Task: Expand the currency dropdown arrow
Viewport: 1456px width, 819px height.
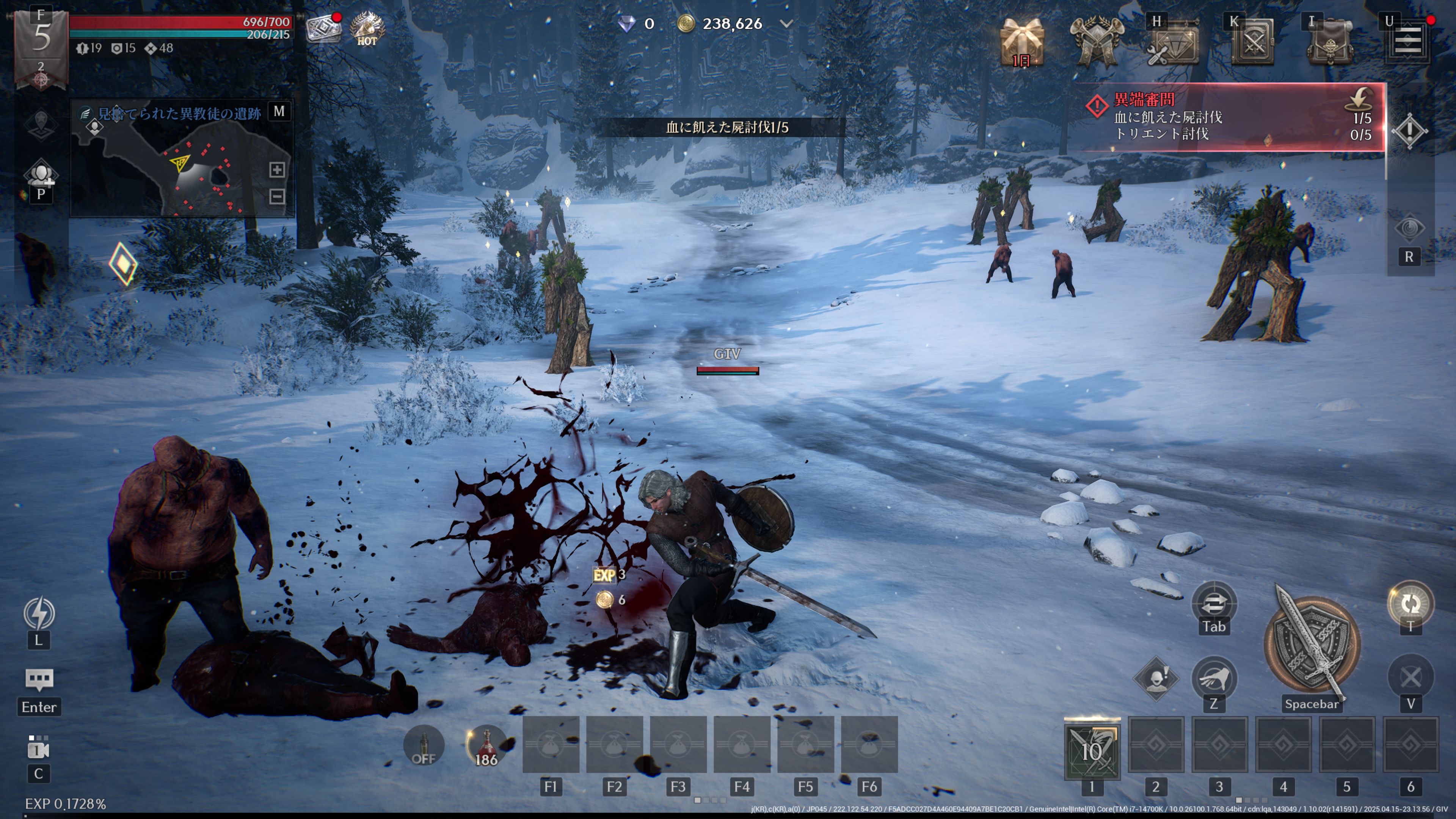Action: click(786, 24)
